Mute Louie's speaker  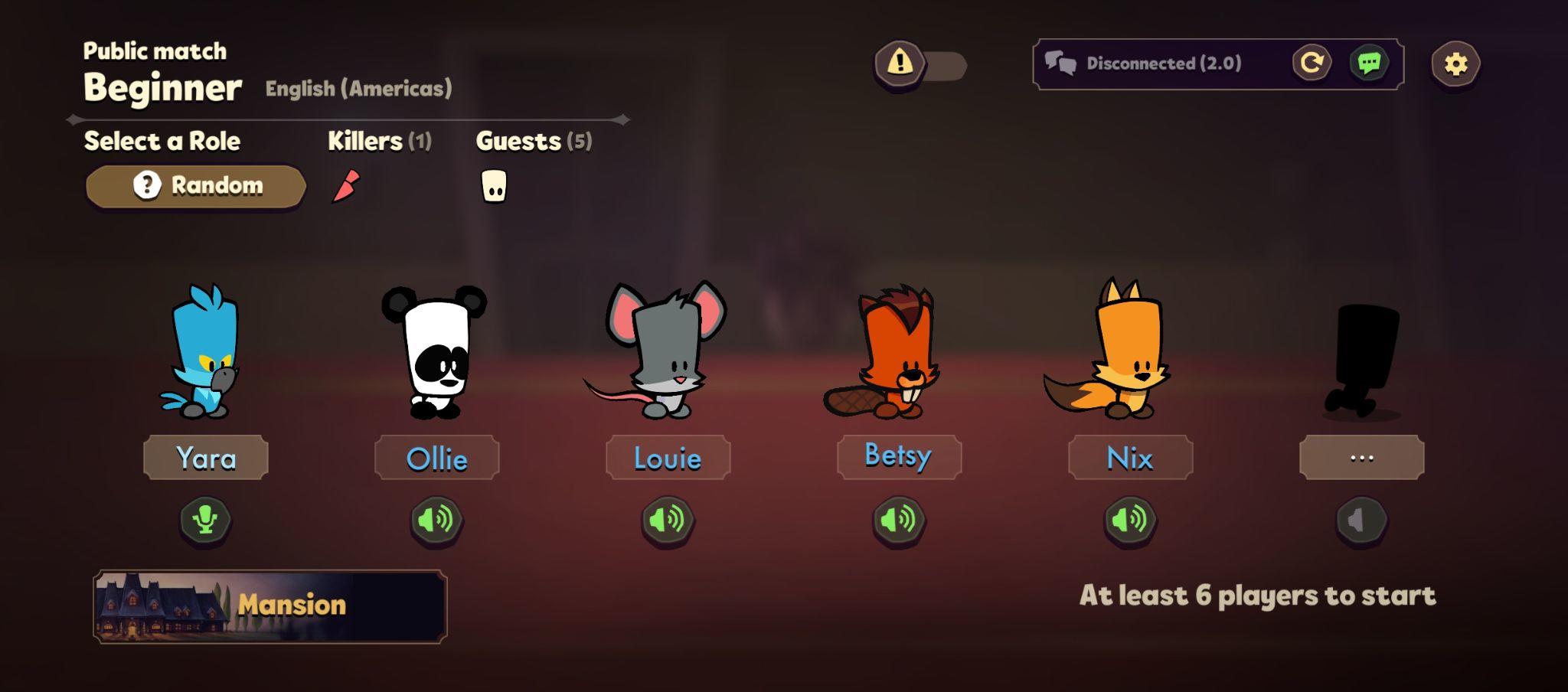pyautogui.click(x=668, y=520)
